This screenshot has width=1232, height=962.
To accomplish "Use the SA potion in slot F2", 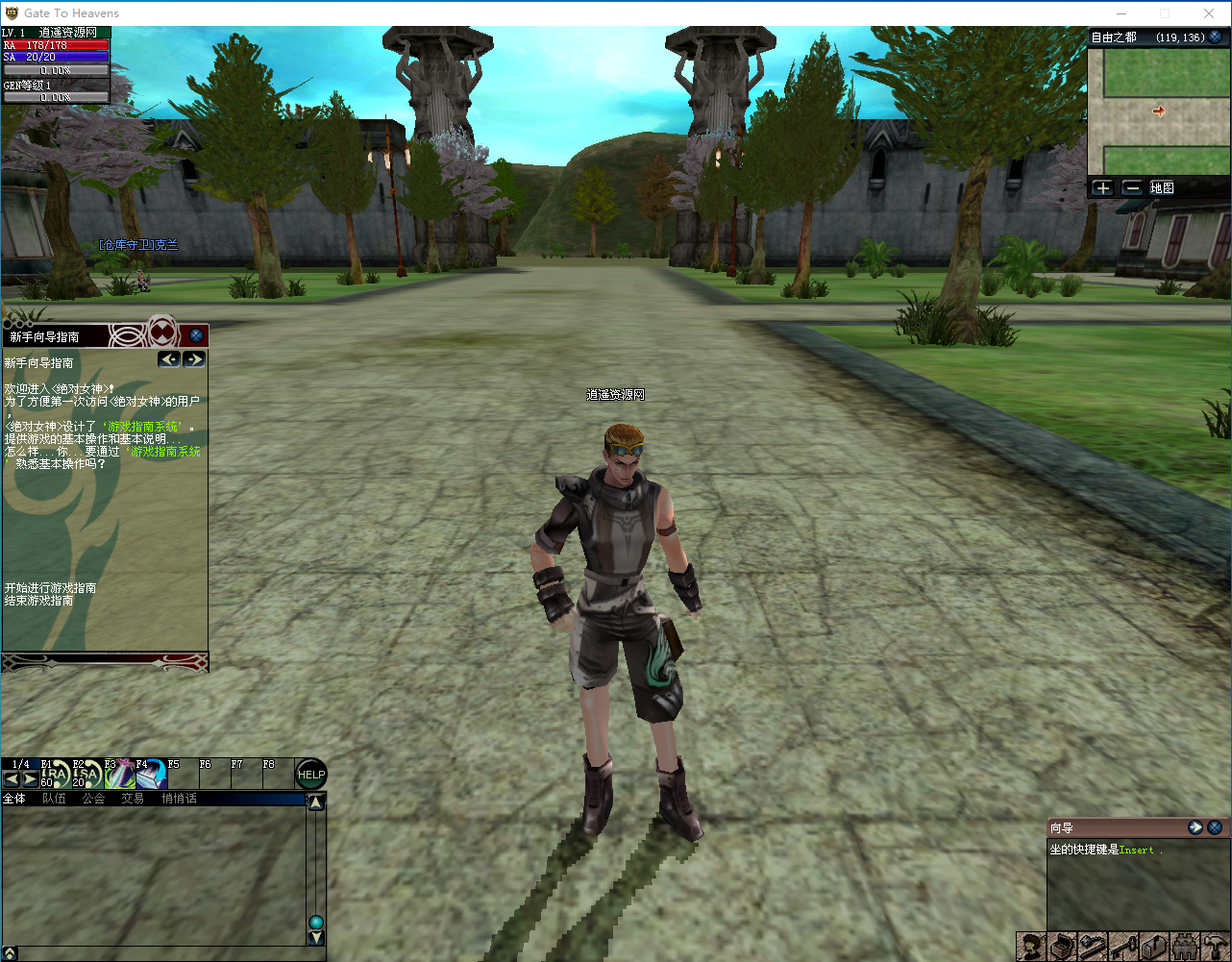I will (x=87, y=775).
